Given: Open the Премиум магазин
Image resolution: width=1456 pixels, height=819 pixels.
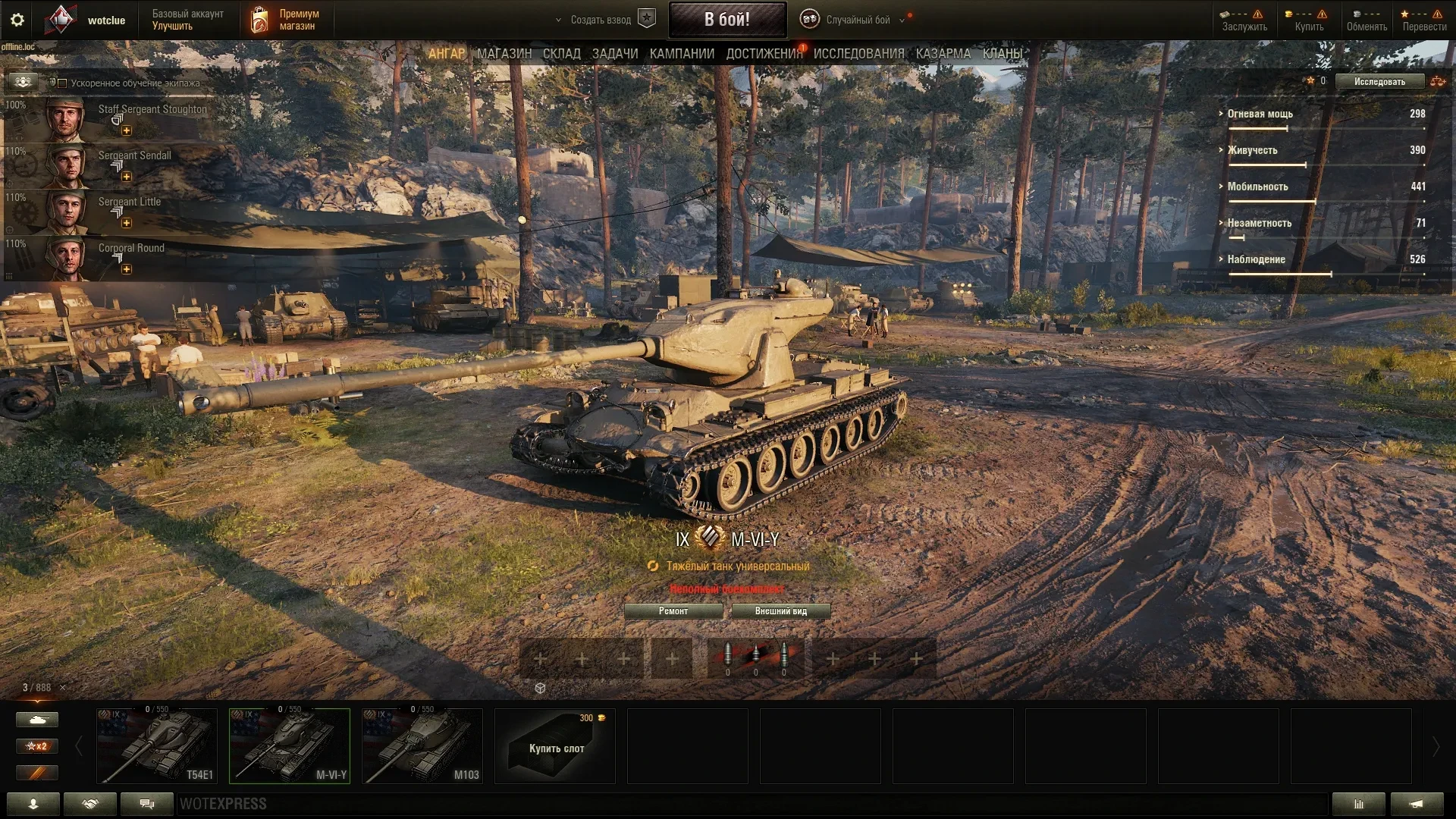Looking at the screenshot, I should pos(285,20).
